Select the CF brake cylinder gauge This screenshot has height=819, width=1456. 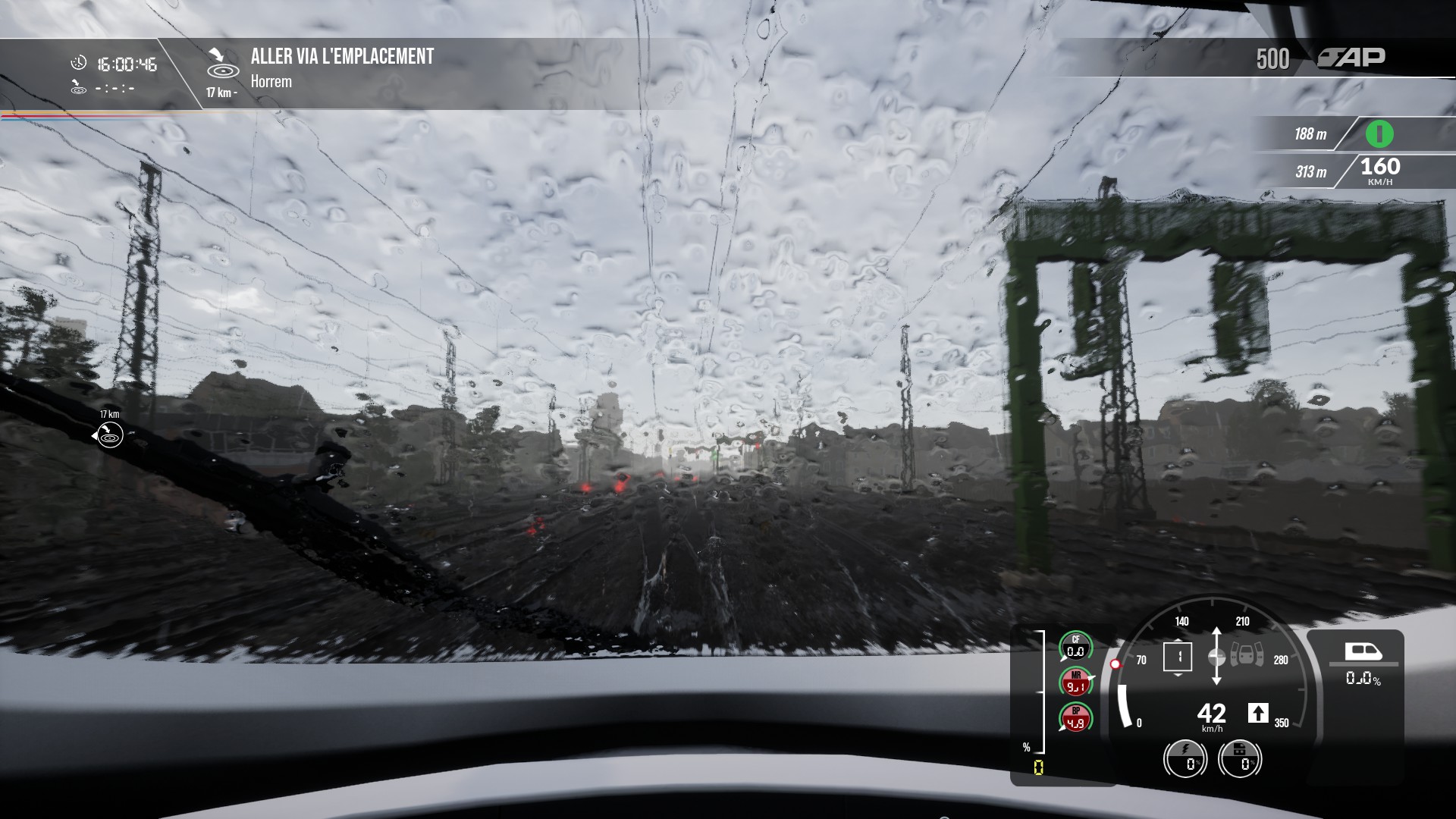(x=1075, y=647)
